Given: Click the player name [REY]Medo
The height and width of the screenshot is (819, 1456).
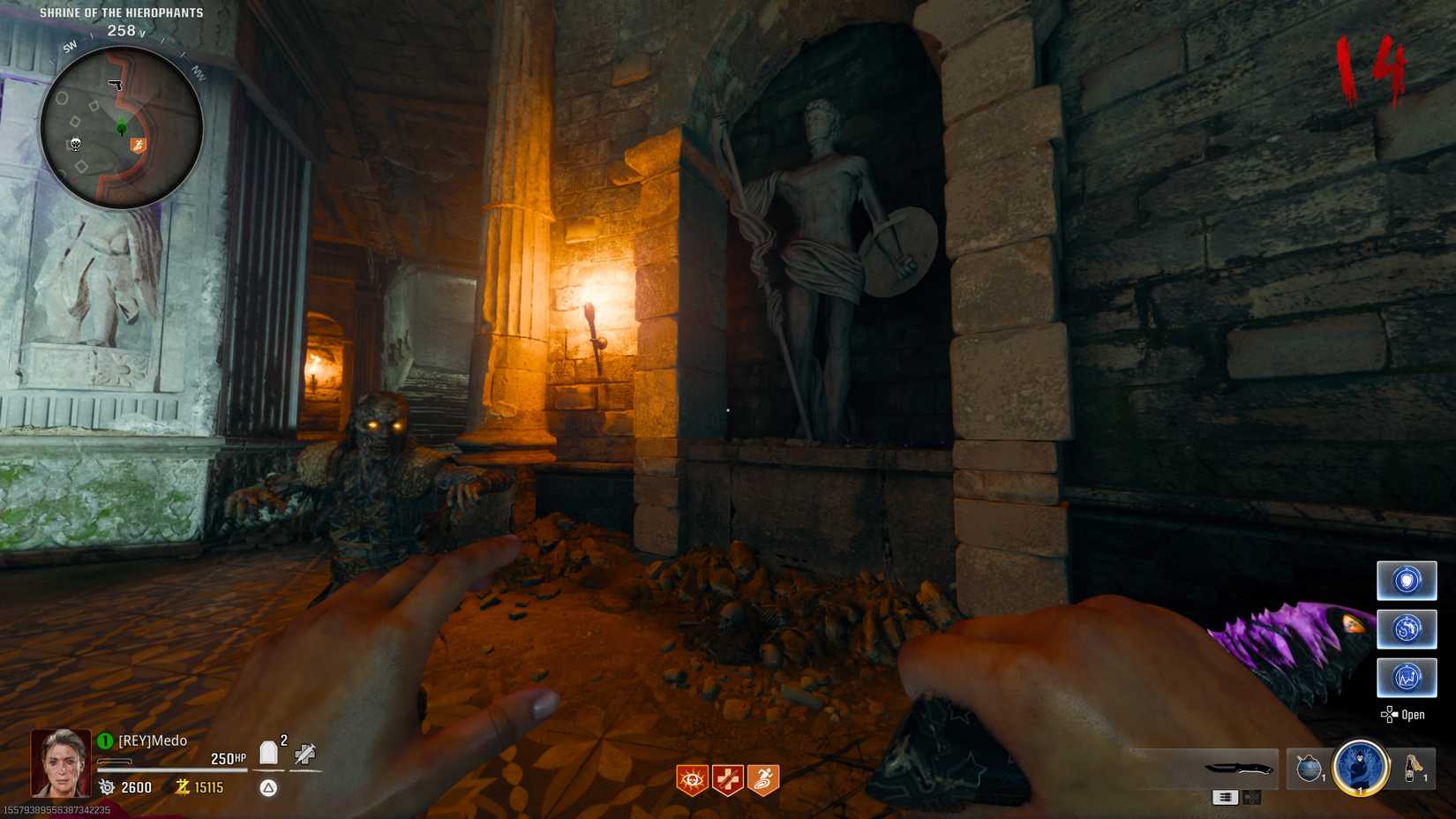Looking at the screenshot, I should point(152,740).
